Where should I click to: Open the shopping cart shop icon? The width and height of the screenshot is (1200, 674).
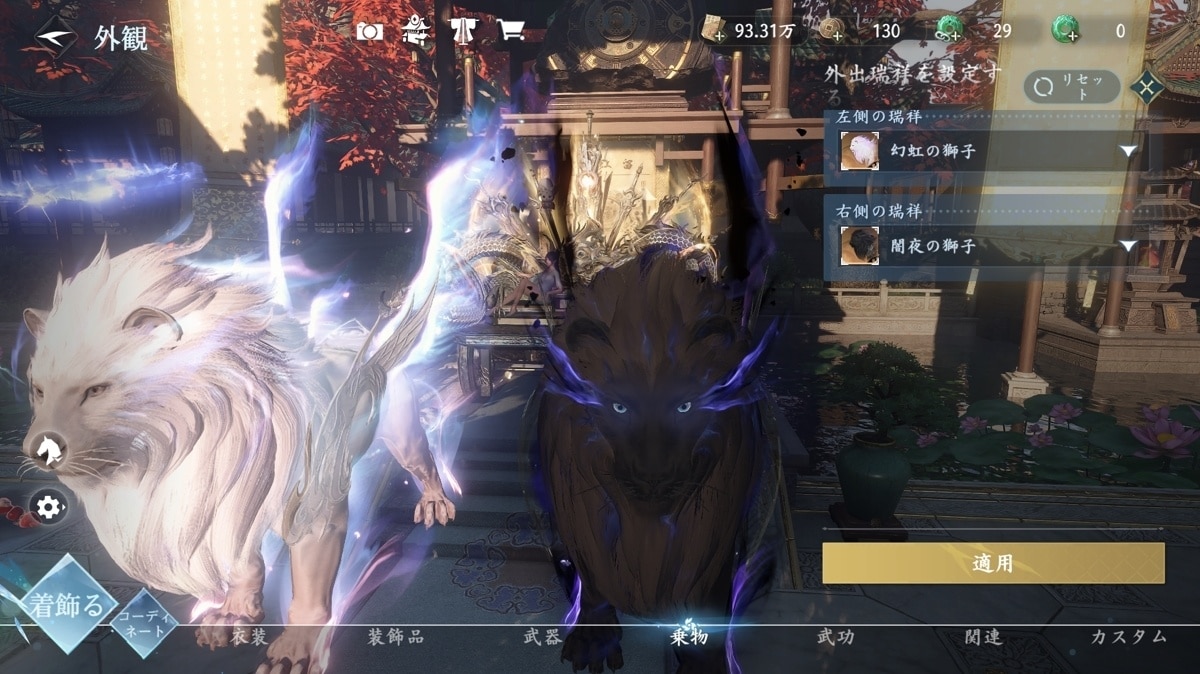[x=511, y=31]
